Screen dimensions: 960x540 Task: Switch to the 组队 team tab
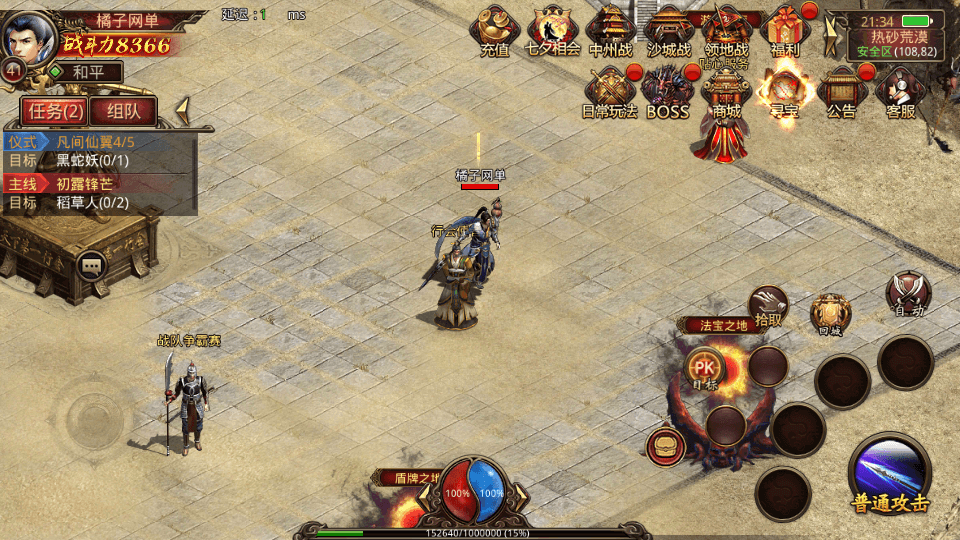(130, 111)
